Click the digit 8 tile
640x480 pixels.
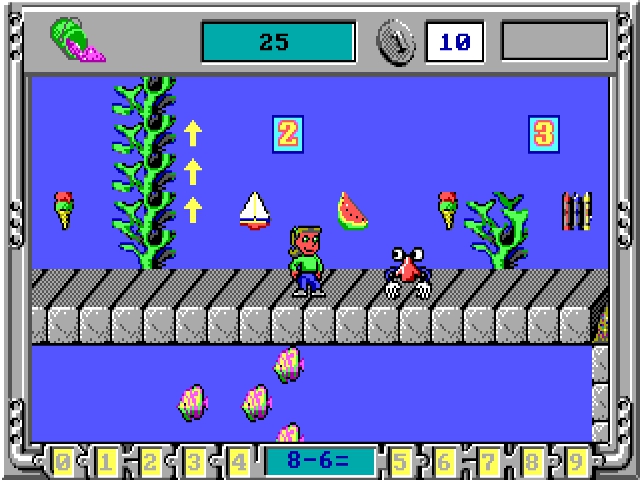pyautogui.click(x=533, y=462)
